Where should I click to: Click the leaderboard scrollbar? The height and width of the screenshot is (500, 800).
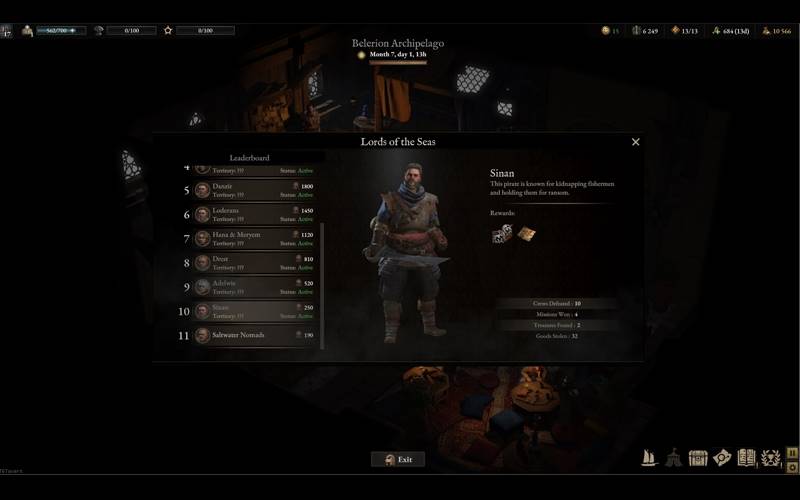323,280
